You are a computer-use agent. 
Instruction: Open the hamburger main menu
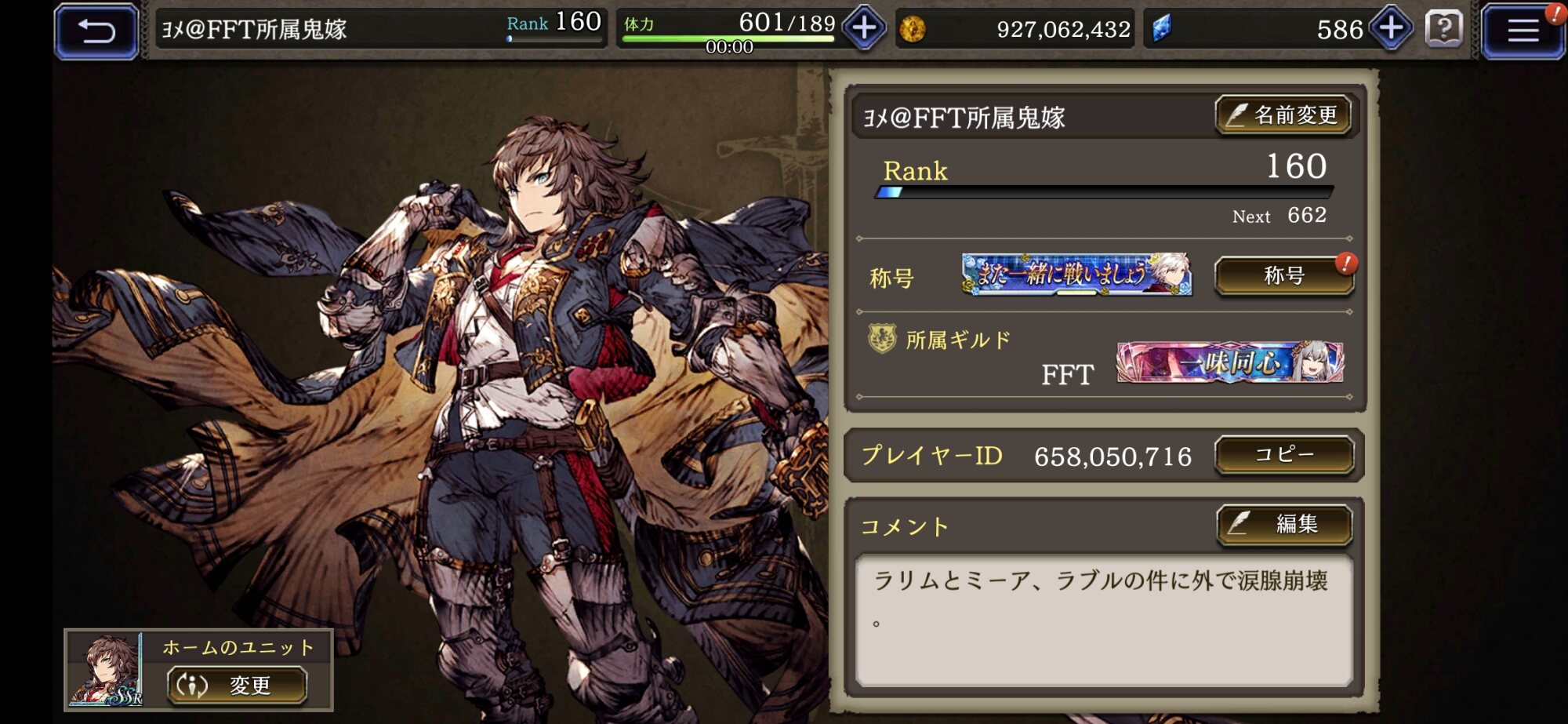pyautogui.click(x=1522, y=31)
